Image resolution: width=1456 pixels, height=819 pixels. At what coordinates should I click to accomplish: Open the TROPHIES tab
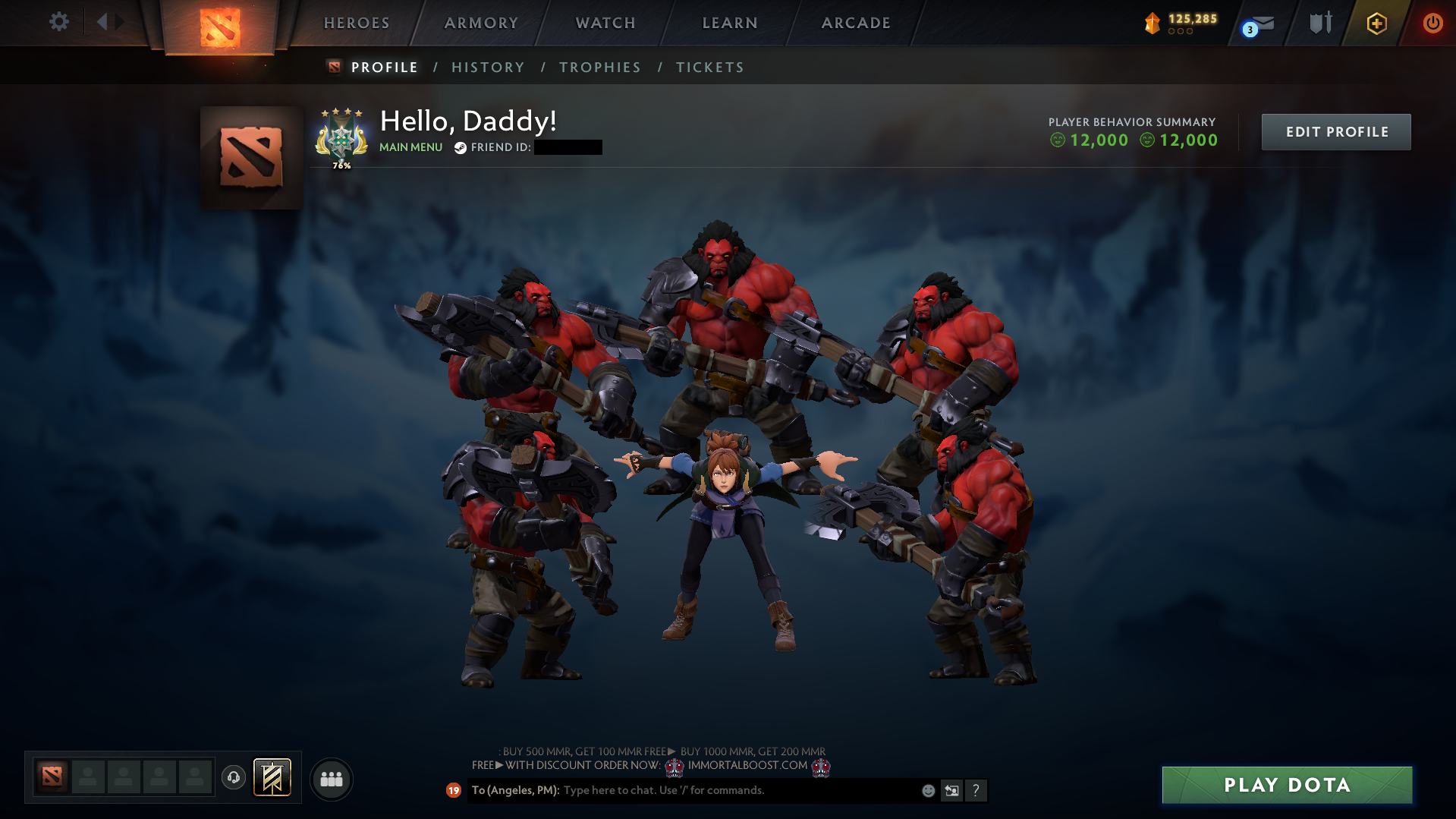coord(599,67)
